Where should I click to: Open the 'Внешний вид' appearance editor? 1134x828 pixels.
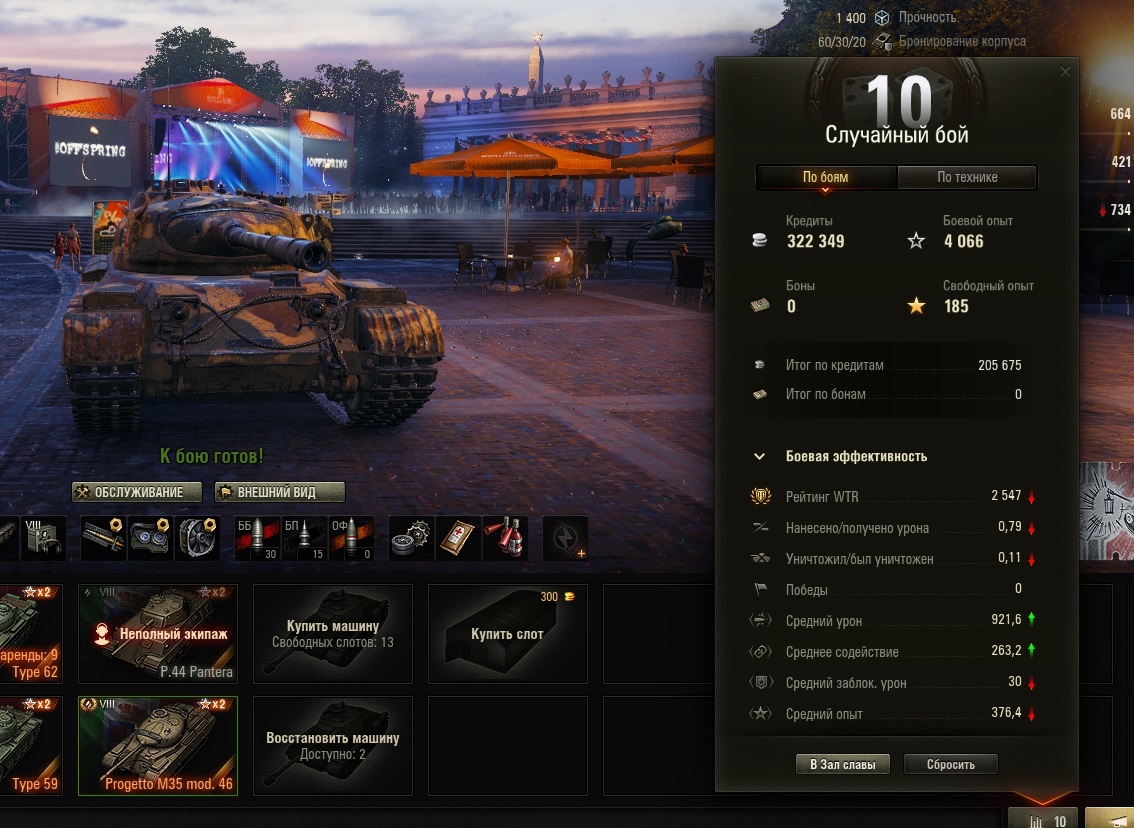(280, 492)
